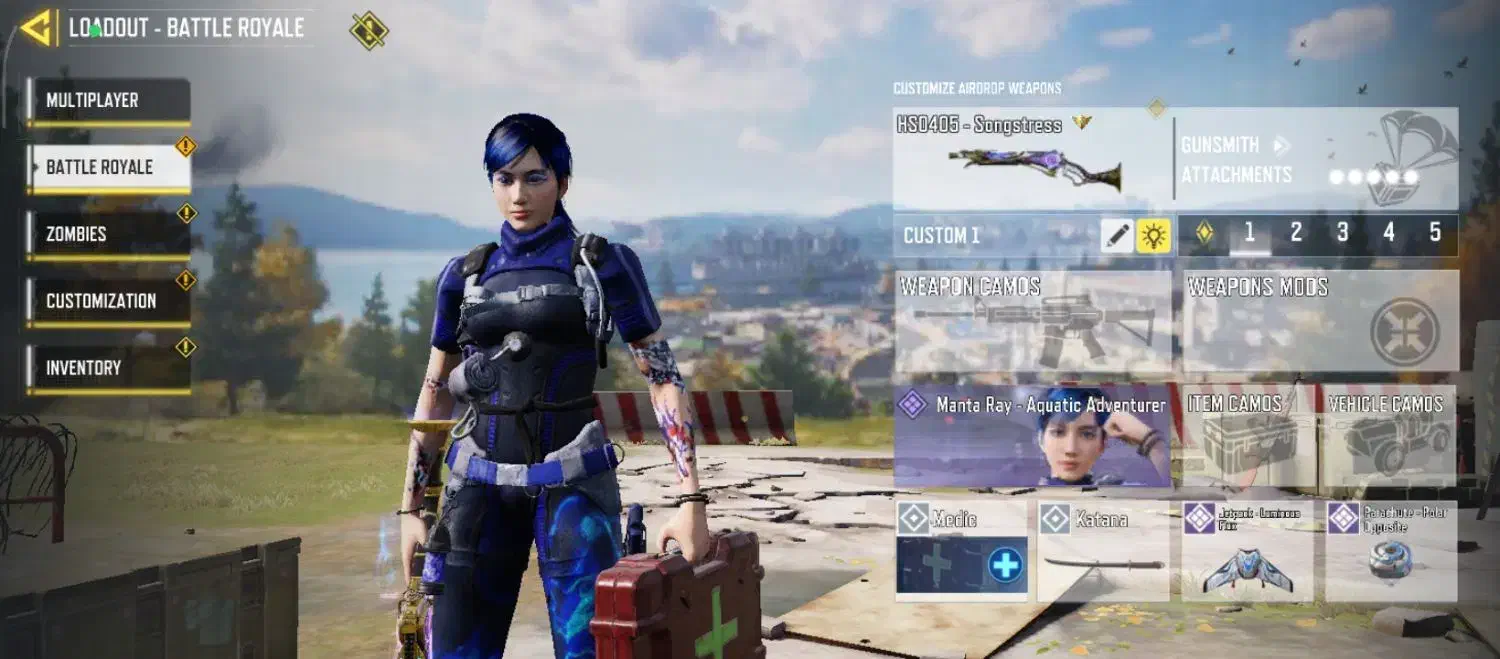
Task: Open the Zombies loadout tab
Action: [x=108, y=234]
